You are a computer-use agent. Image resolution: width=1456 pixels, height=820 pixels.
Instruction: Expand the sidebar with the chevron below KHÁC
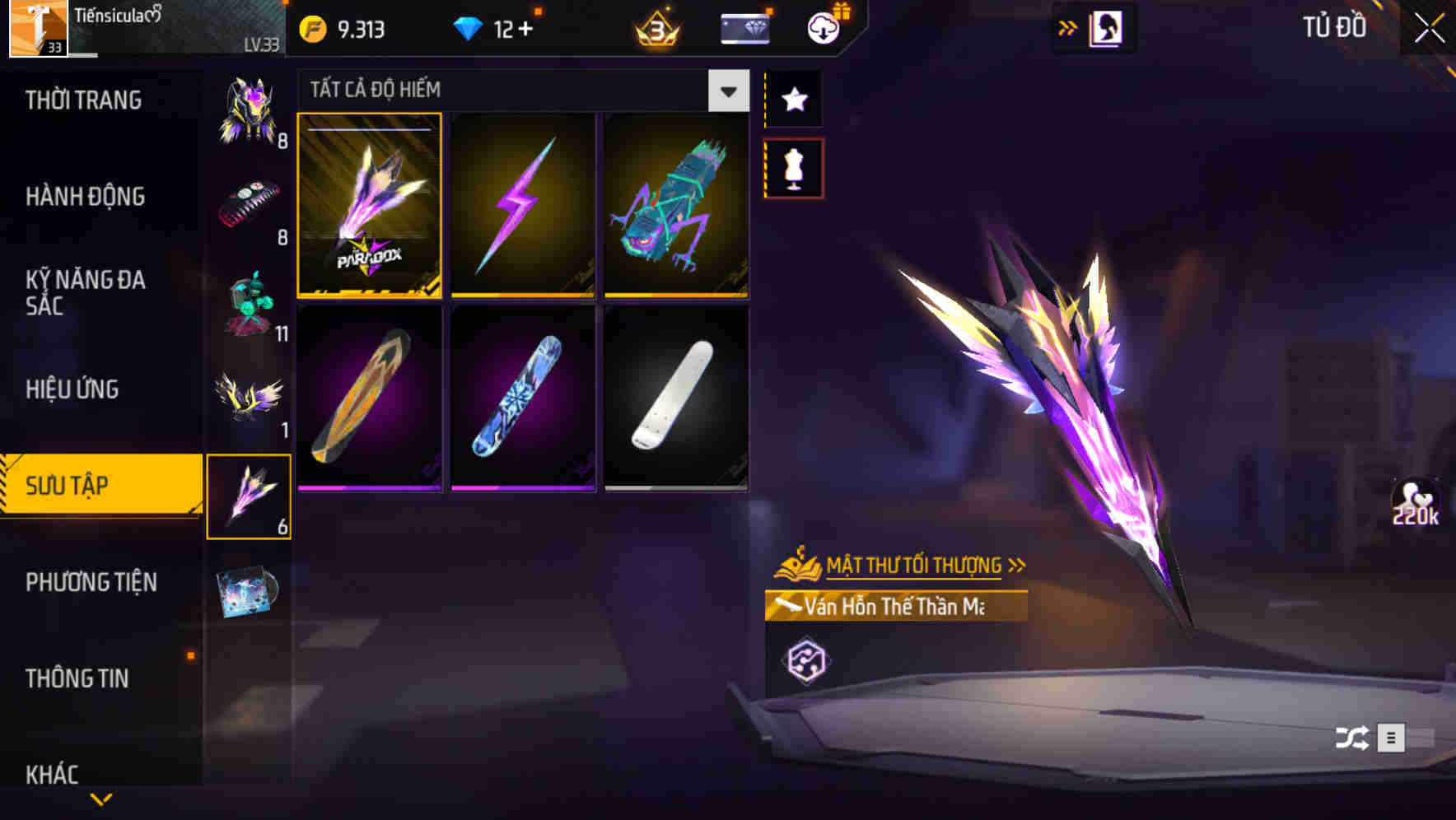tap(101, 798)
